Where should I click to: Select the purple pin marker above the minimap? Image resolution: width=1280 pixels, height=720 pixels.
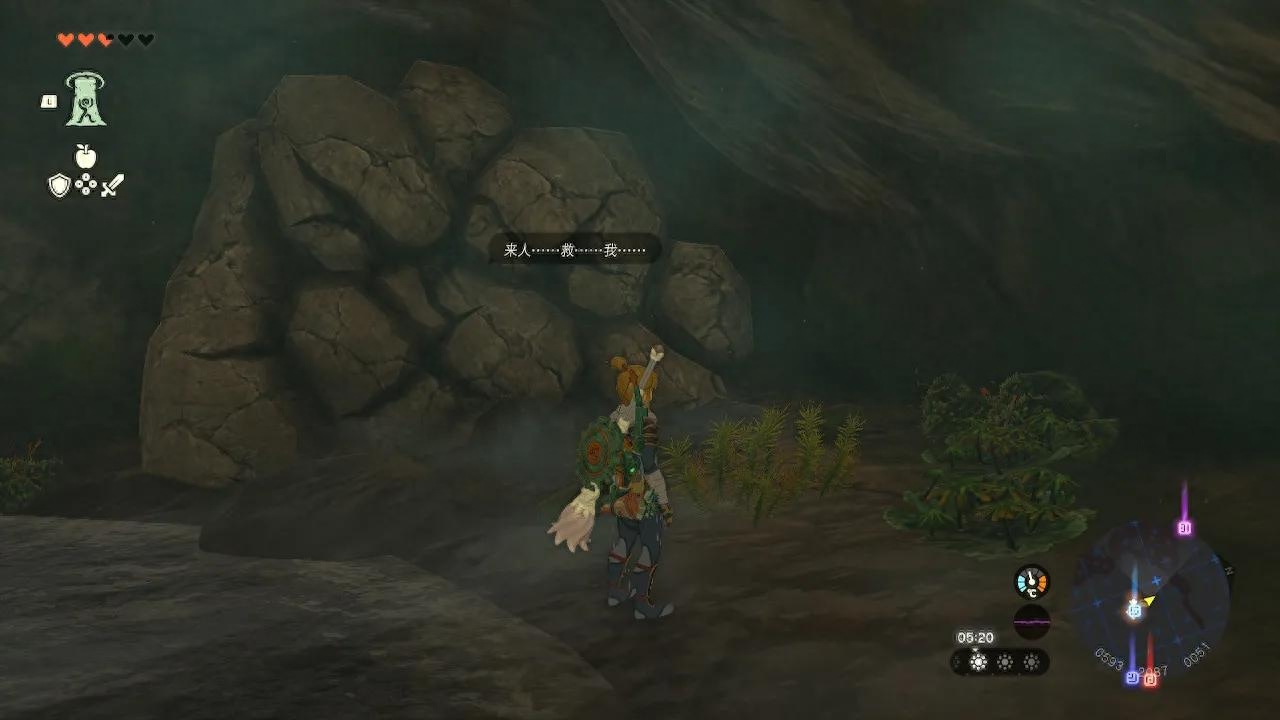pos(1185,527)
